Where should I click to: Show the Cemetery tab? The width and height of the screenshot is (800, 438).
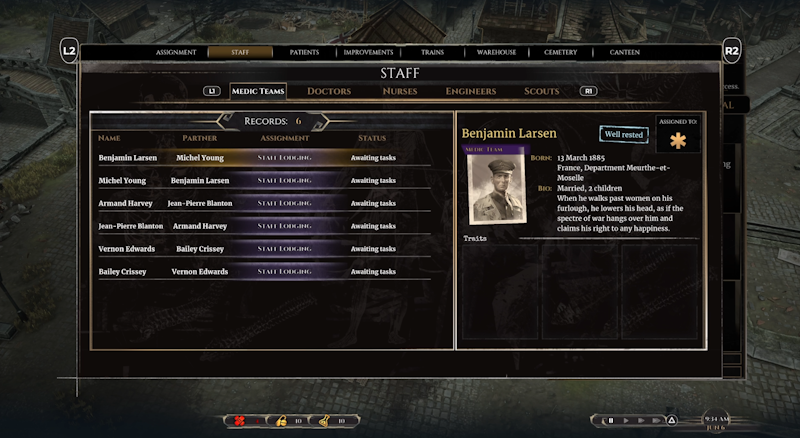(x=560, y=52)
